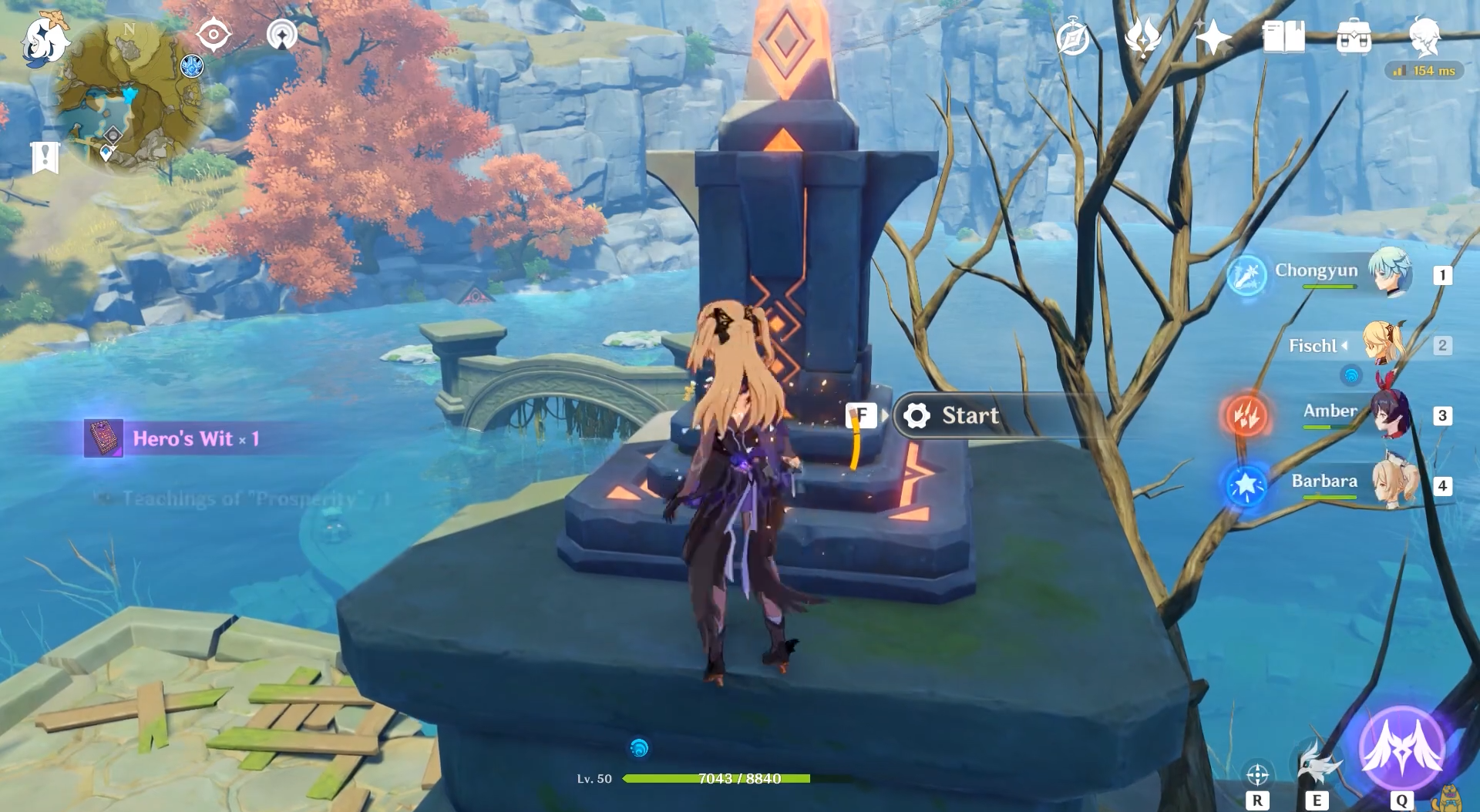This screenshot has width=1480, height=812.
Task: Click the quest navigation exclamation icon
Action: [x=45, y=157]
